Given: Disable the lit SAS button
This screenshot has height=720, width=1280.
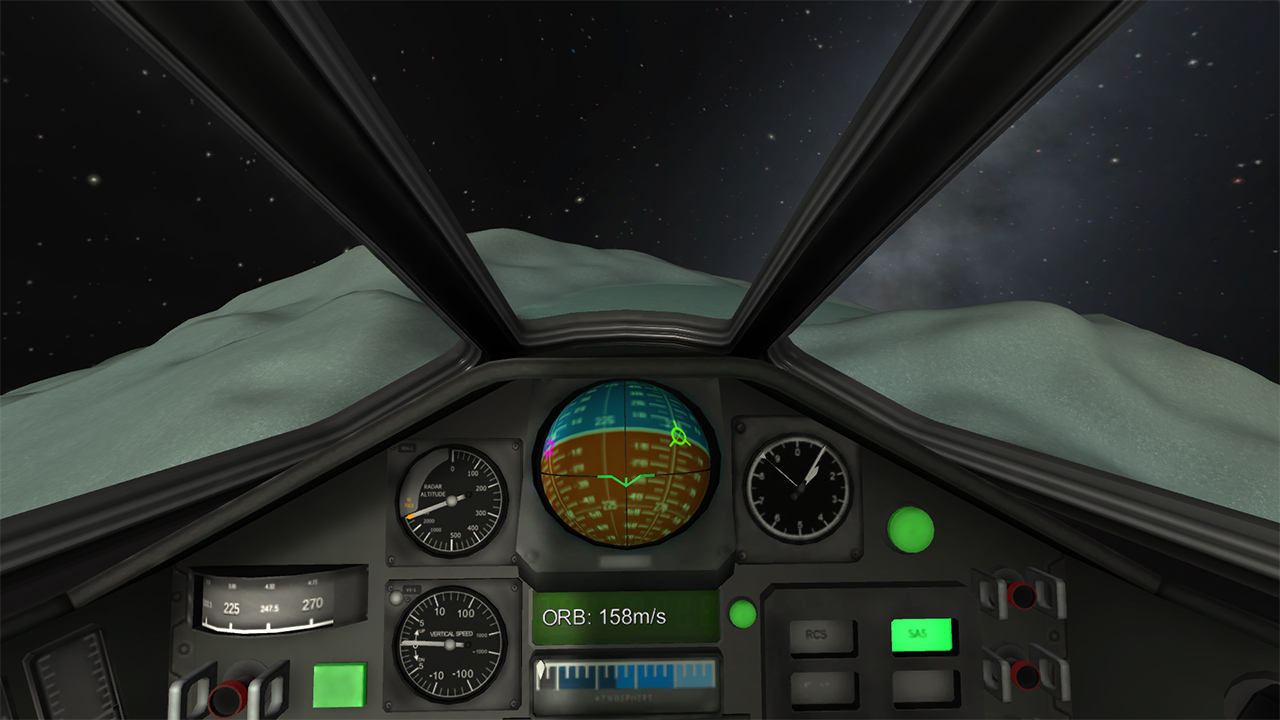Looking at the screenshot, I should click(921, 632).
